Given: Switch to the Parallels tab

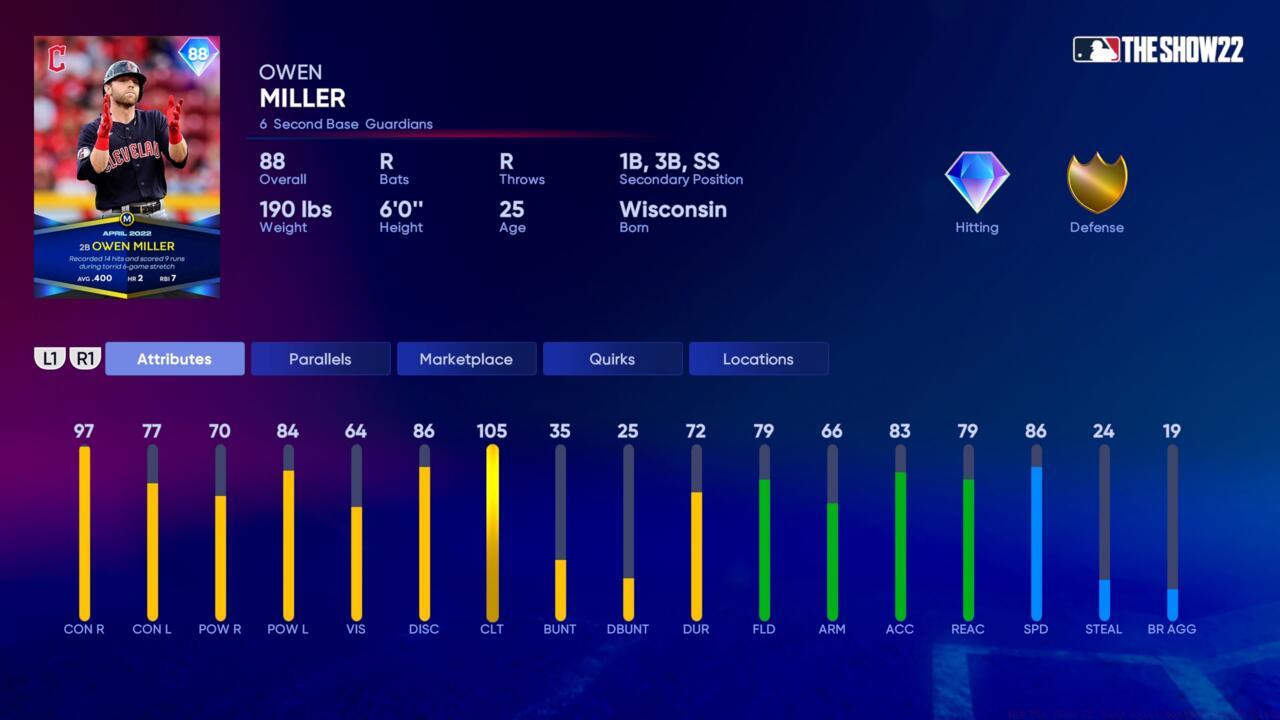Looking at the screenshot, I should [x=320, y=358].
